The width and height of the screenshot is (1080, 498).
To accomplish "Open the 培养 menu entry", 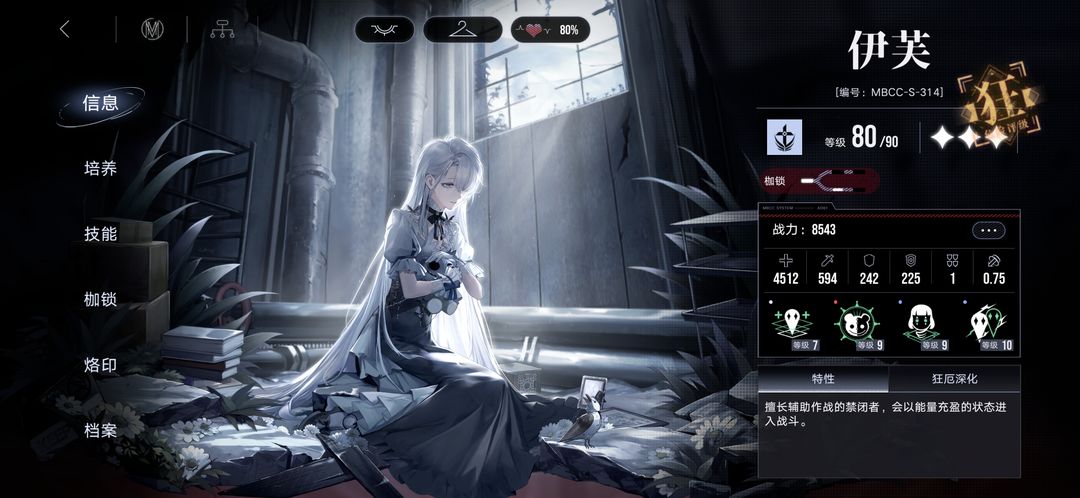I will [x=101, y=168].
